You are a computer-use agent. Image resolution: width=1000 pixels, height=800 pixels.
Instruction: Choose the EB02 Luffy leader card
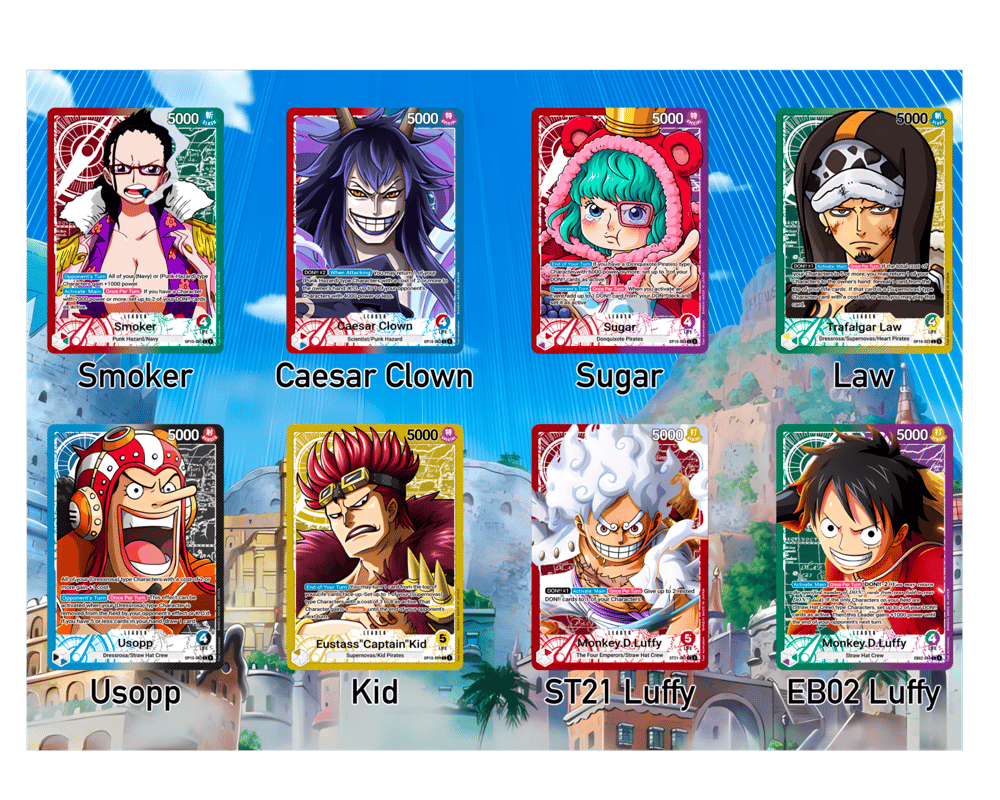[x=865, y=546]
